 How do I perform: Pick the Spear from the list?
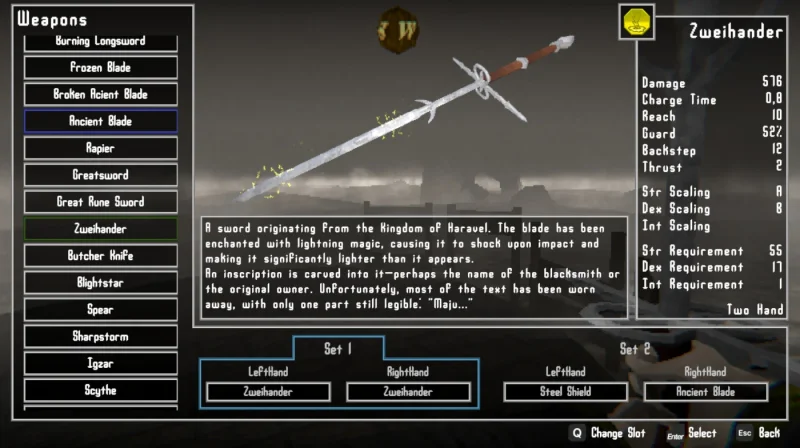100,310
